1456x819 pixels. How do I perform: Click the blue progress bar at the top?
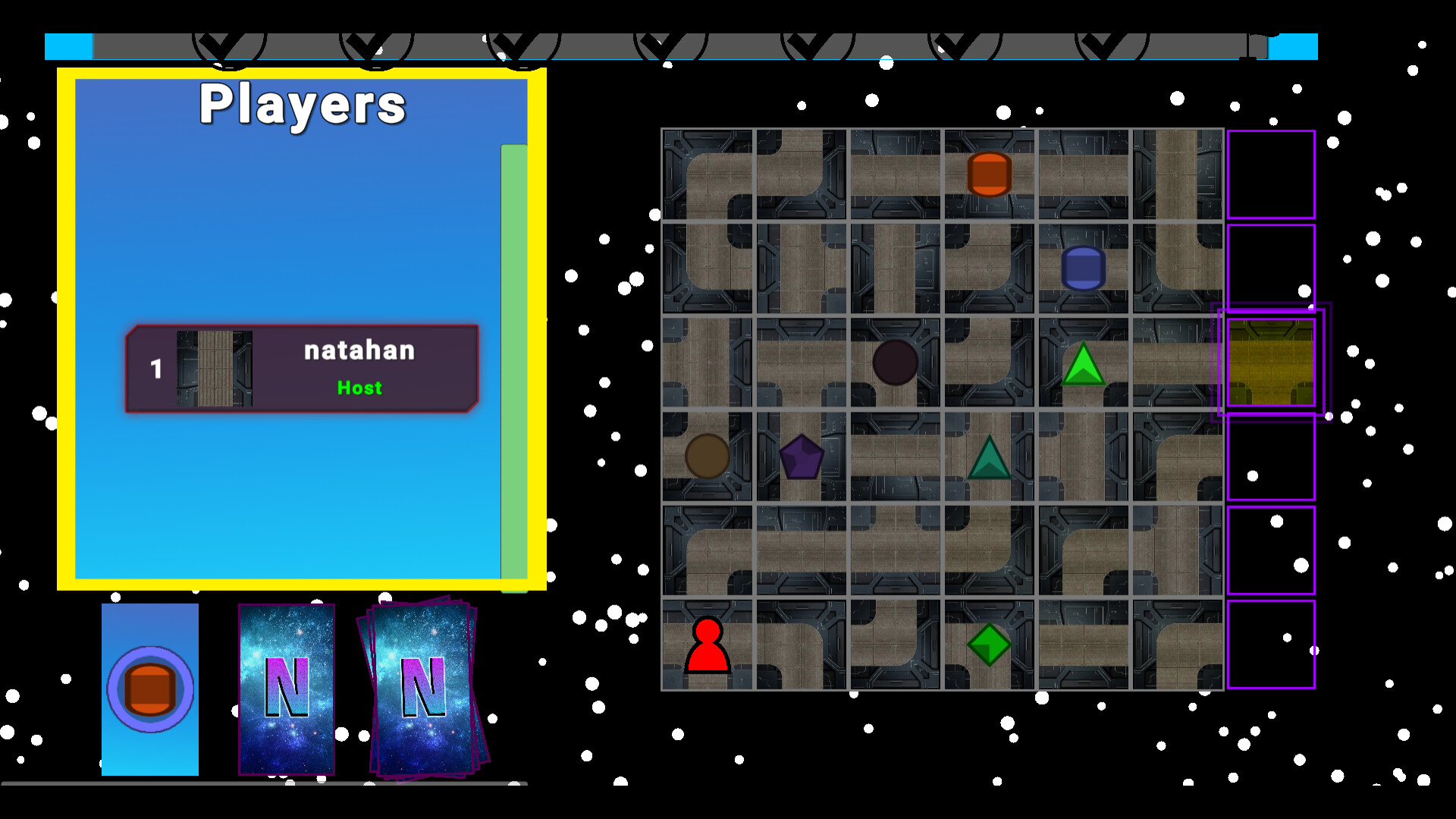[68, 45]
